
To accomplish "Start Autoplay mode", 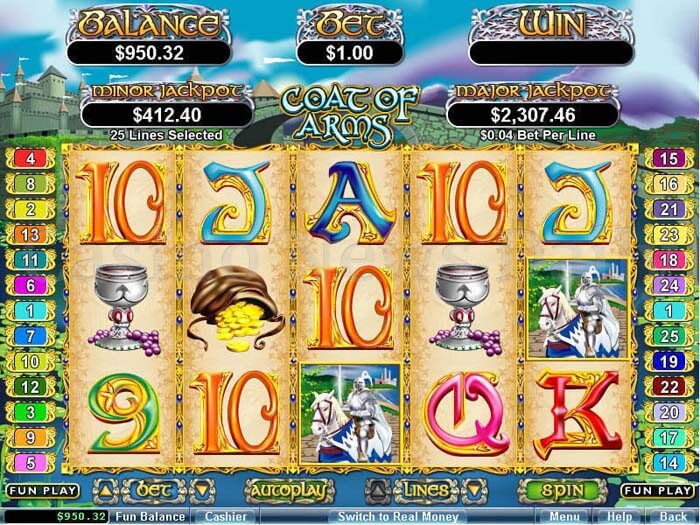I will 288,491.
